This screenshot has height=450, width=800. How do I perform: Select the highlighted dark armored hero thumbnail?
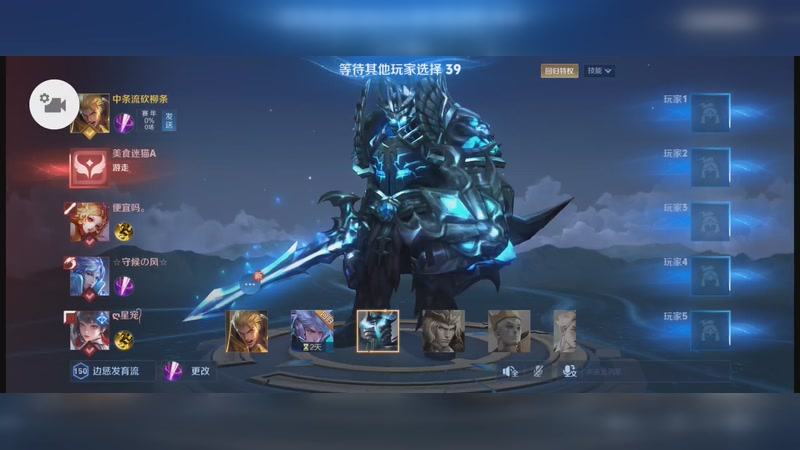[x=377, y=332]
